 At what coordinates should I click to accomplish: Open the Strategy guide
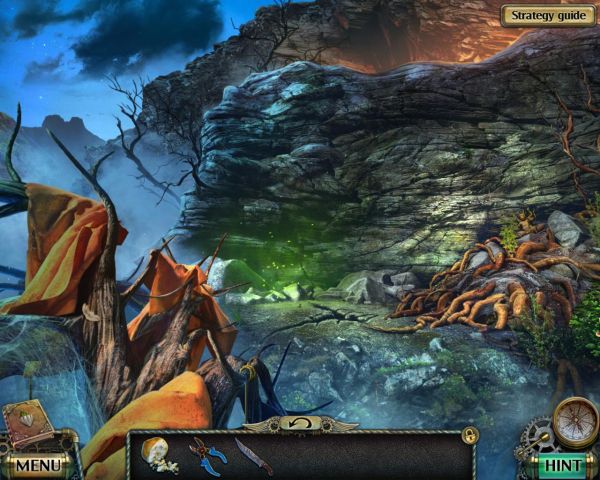546,15
